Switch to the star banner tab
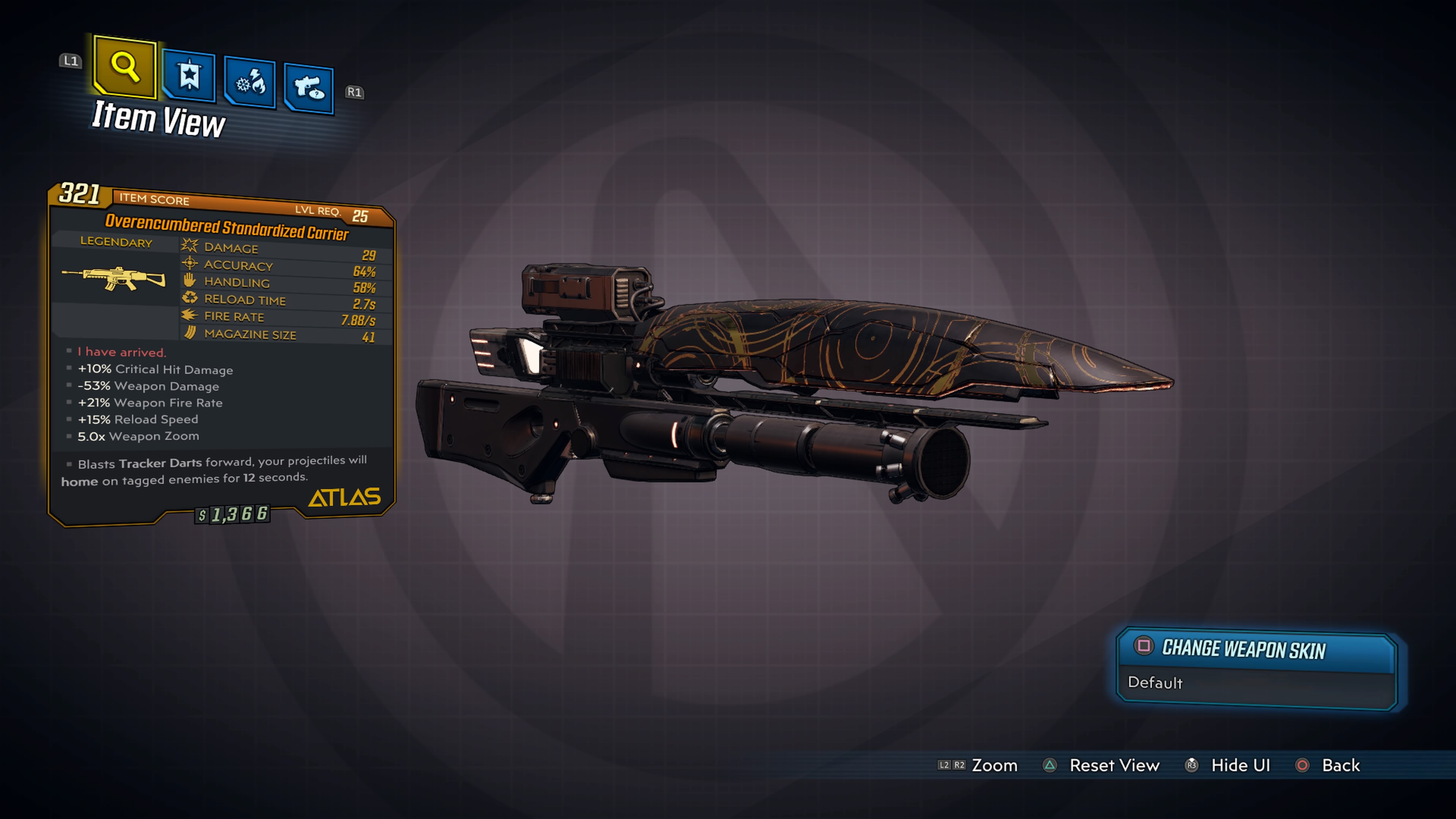1456x819 pixels. pos(189,75)
